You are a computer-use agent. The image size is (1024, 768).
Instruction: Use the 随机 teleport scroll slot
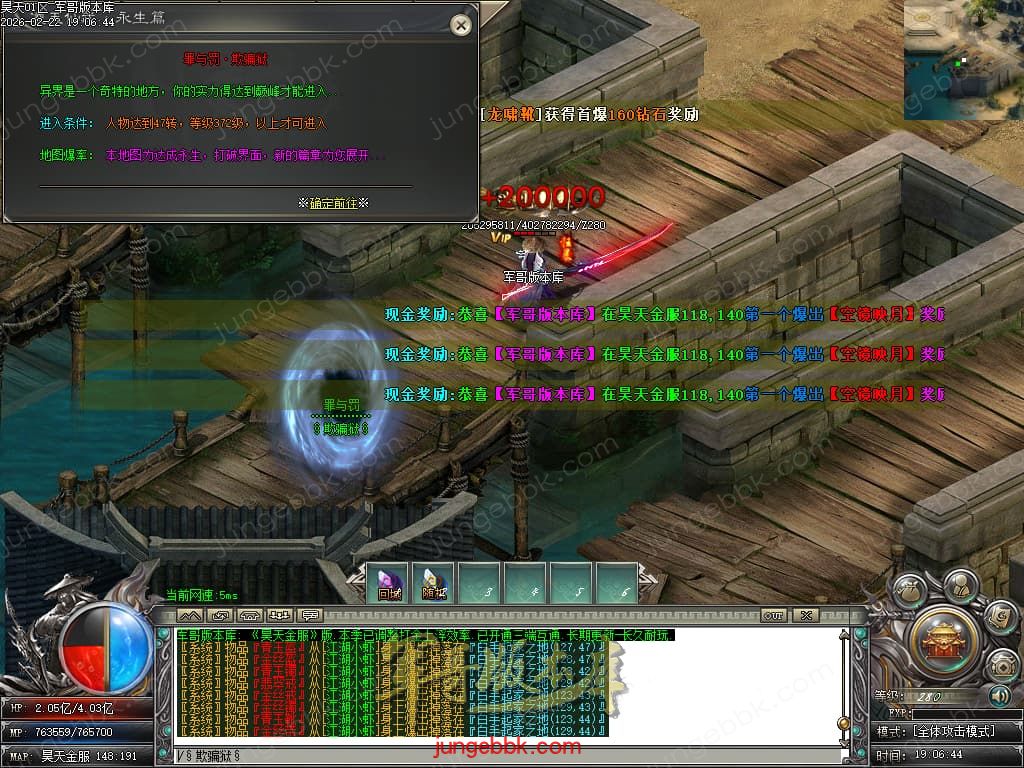433,584
